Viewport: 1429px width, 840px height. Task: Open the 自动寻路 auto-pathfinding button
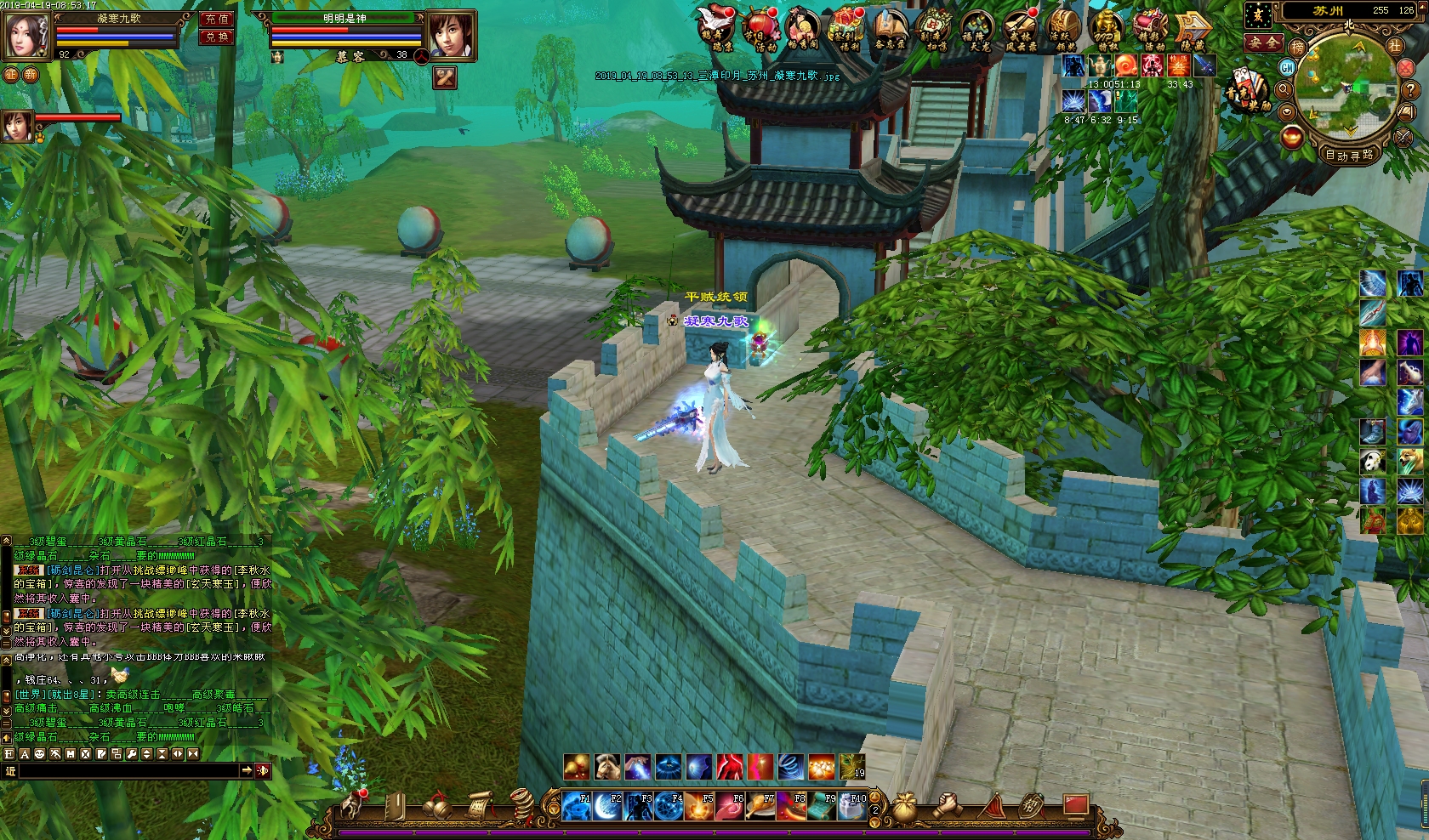[x=1349, y=155]
